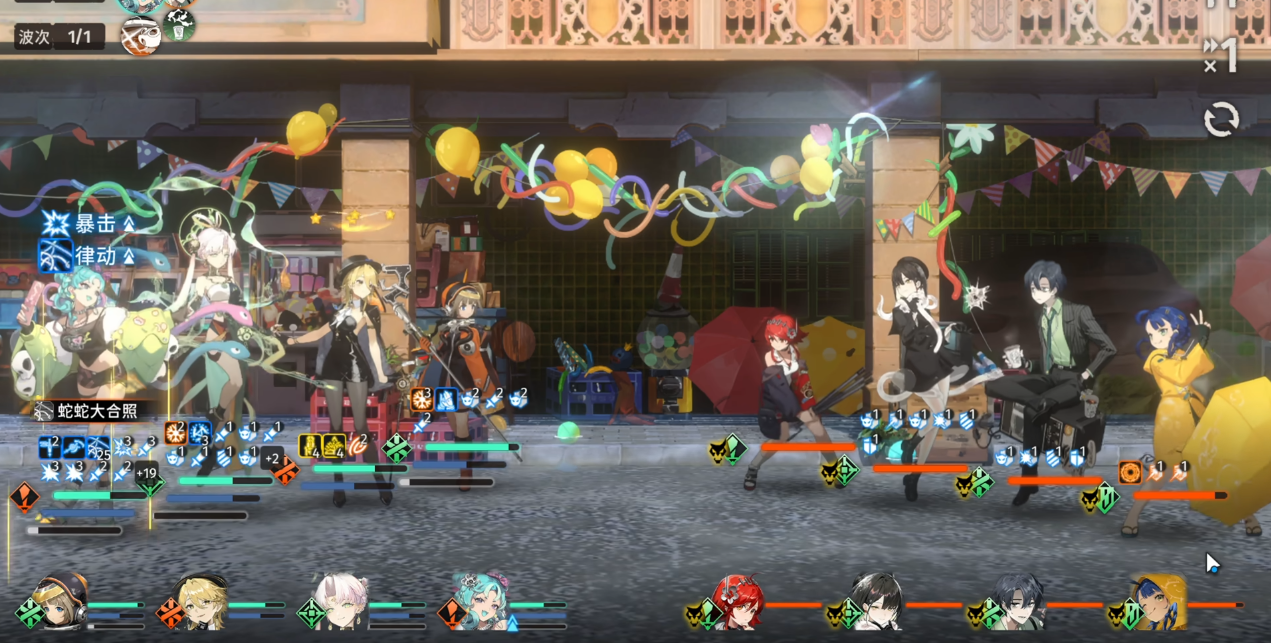Toggle the auto-battle circular arrows icon
Screen dimensions: 1271x643
(1221, 120)
